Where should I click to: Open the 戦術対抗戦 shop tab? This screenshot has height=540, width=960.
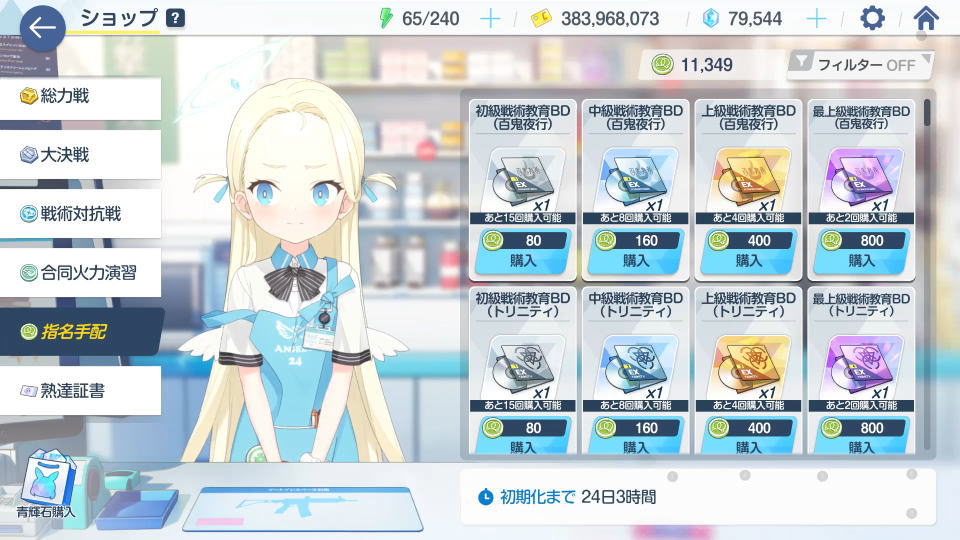[x=80, y=213]
